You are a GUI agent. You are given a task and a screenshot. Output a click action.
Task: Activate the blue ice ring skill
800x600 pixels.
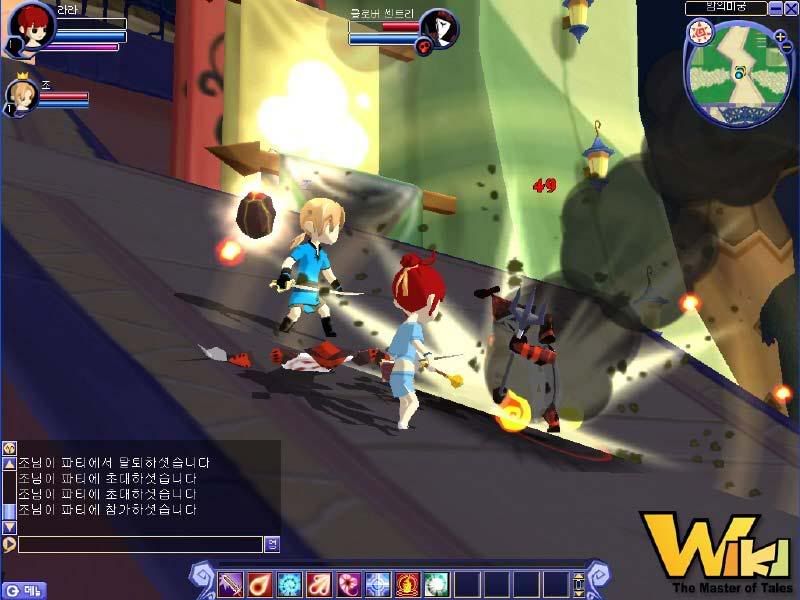289,583
